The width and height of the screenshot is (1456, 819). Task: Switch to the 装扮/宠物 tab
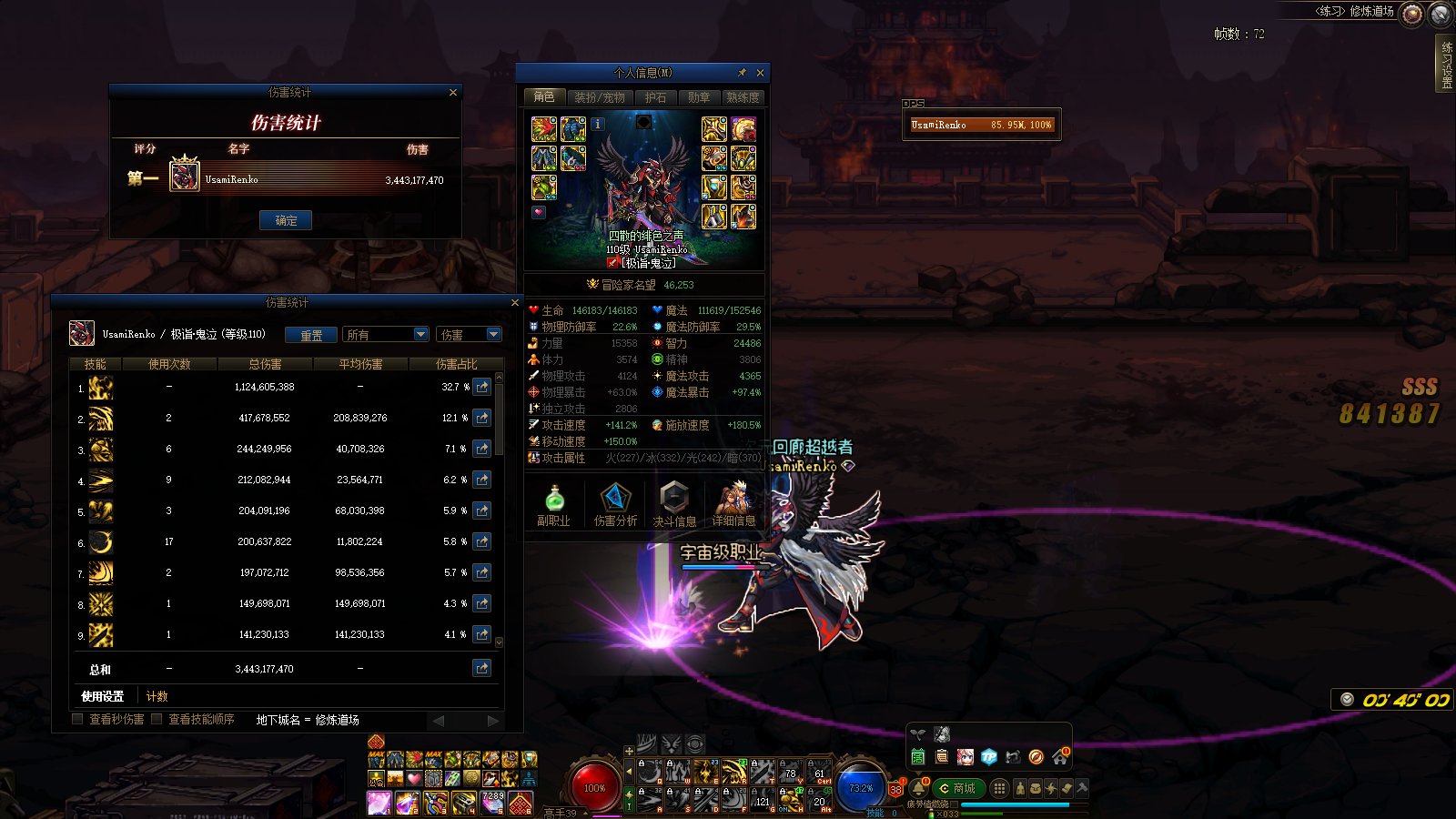click(x=599, y=97)
